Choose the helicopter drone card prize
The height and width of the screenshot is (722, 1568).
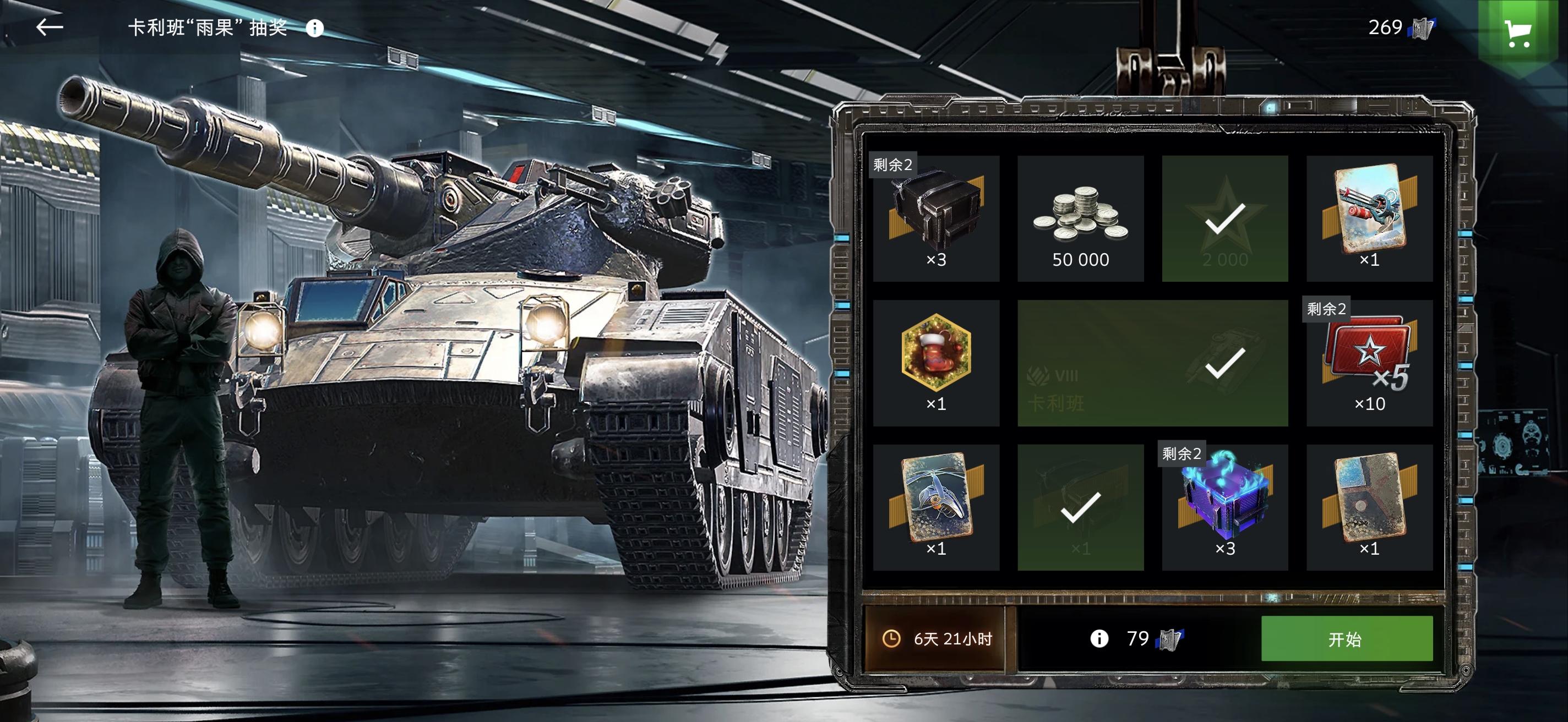(935, 507)
